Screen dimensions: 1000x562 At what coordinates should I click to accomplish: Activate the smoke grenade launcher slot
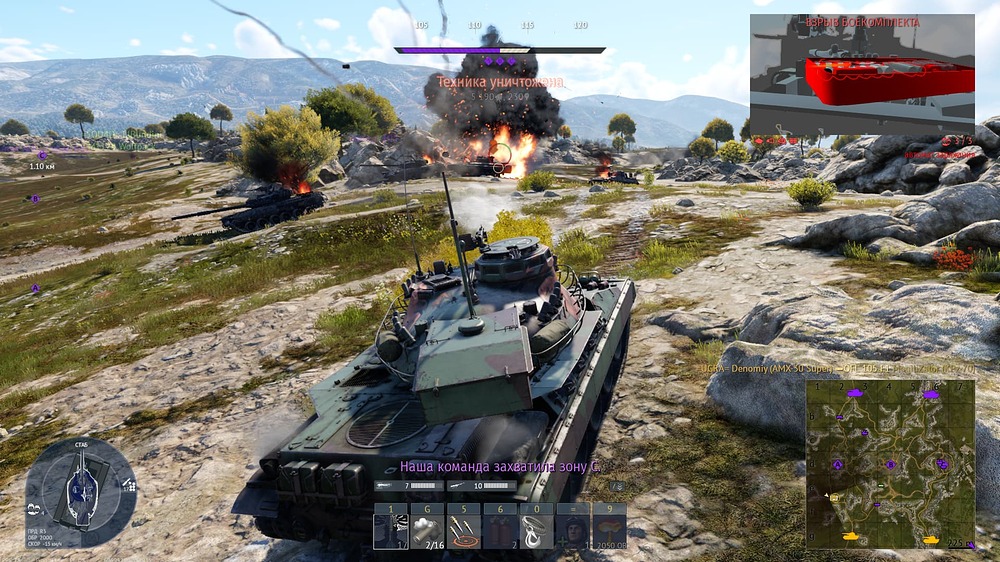[427, 526]
